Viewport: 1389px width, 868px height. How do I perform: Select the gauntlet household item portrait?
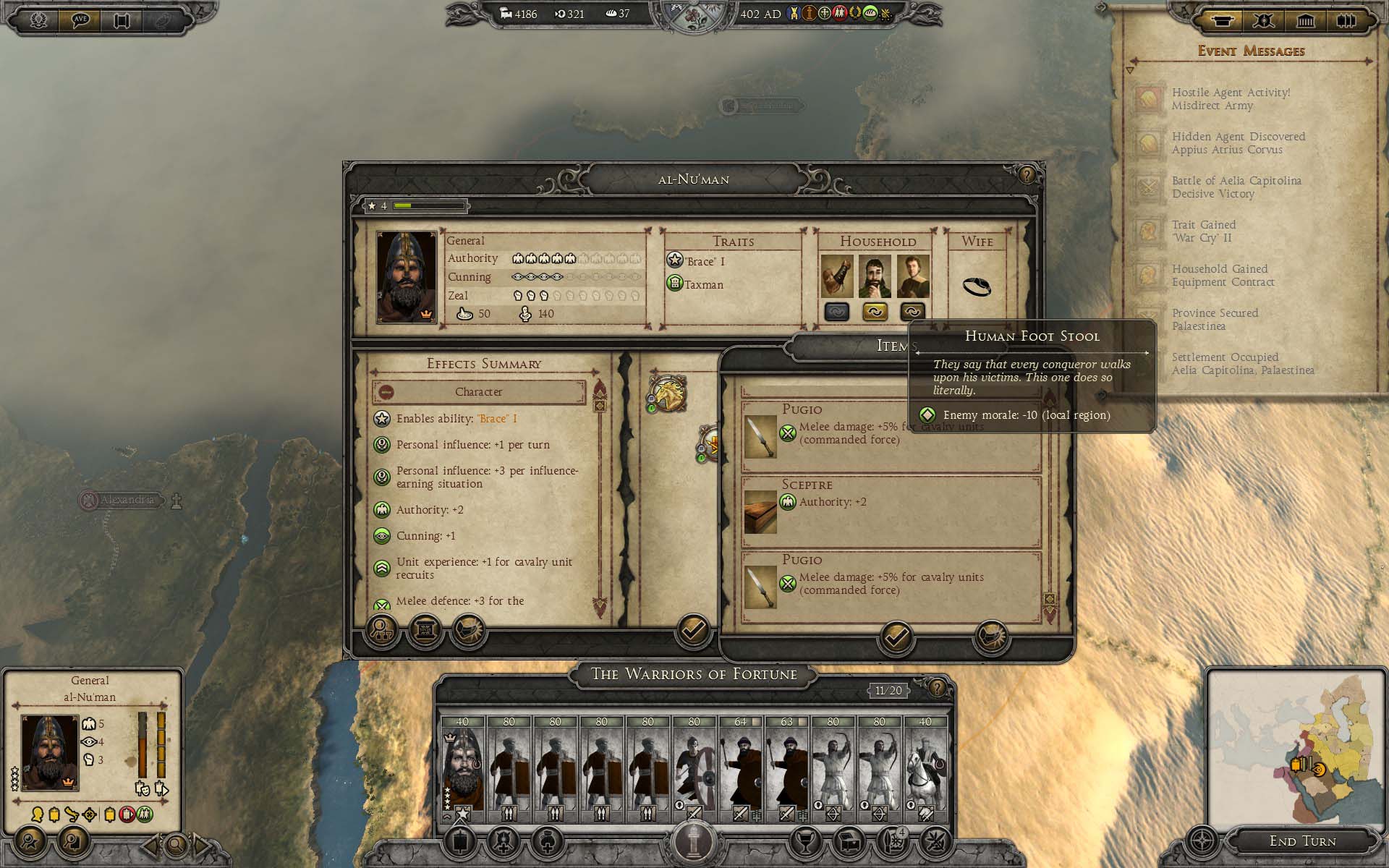pos(836,276)
